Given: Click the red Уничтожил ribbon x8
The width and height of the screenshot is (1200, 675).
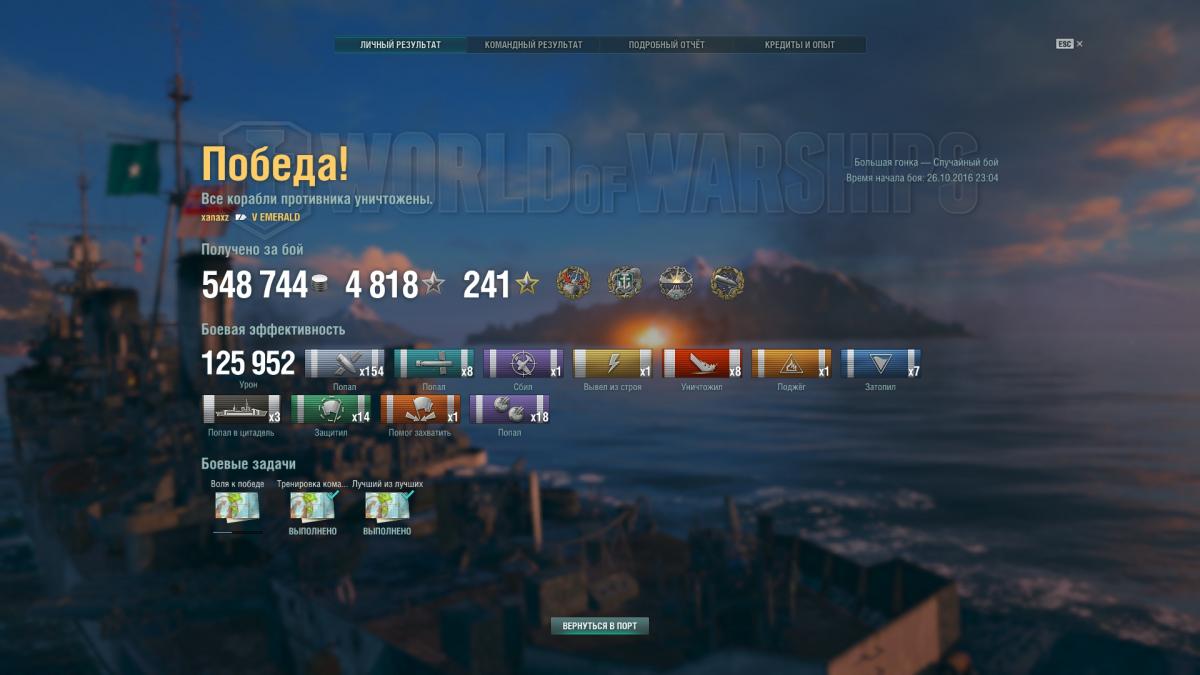Looking at the screenshot, I should pyautogui.click(x=702, y=364).
